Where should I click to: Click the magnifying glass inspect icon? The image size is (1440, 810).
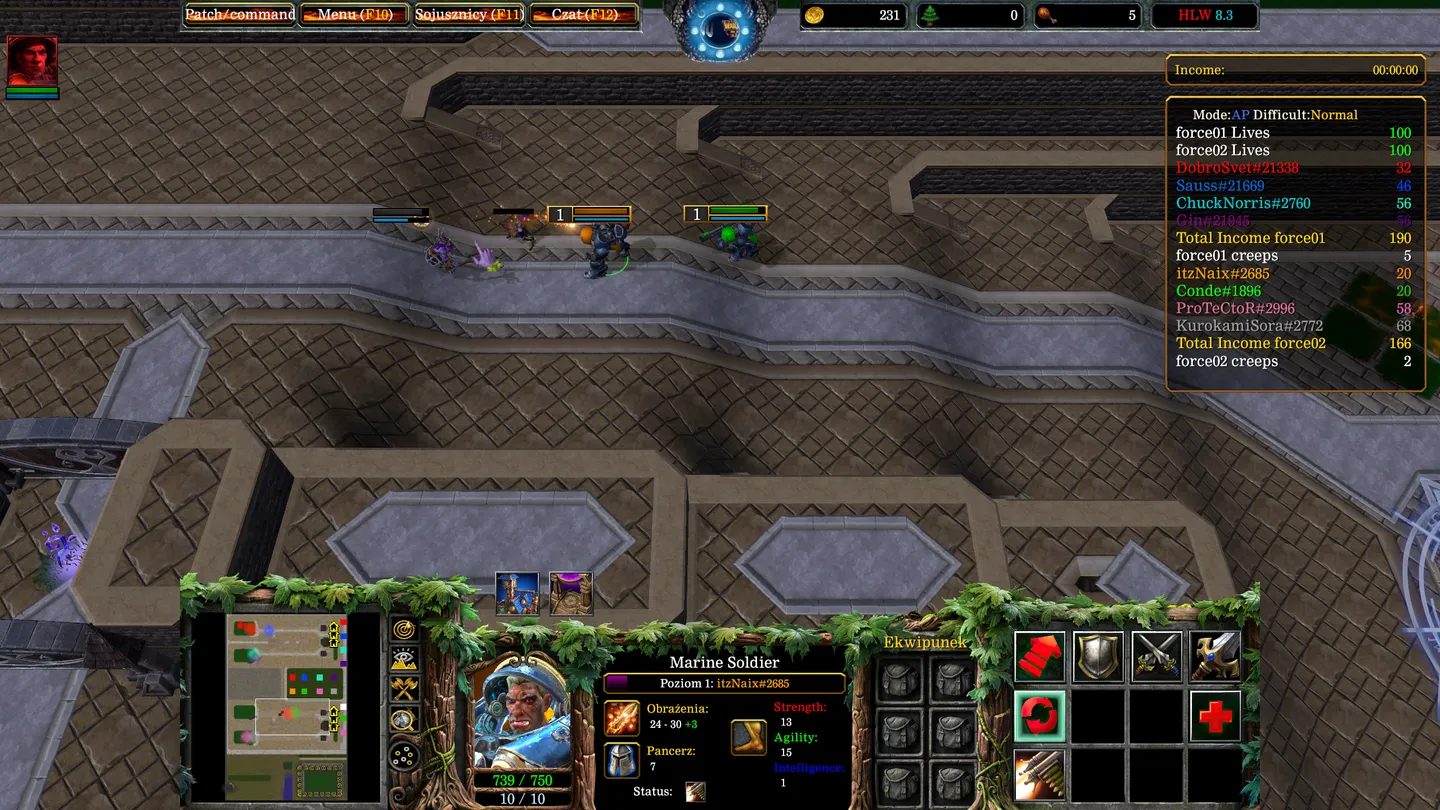point(405,719)
